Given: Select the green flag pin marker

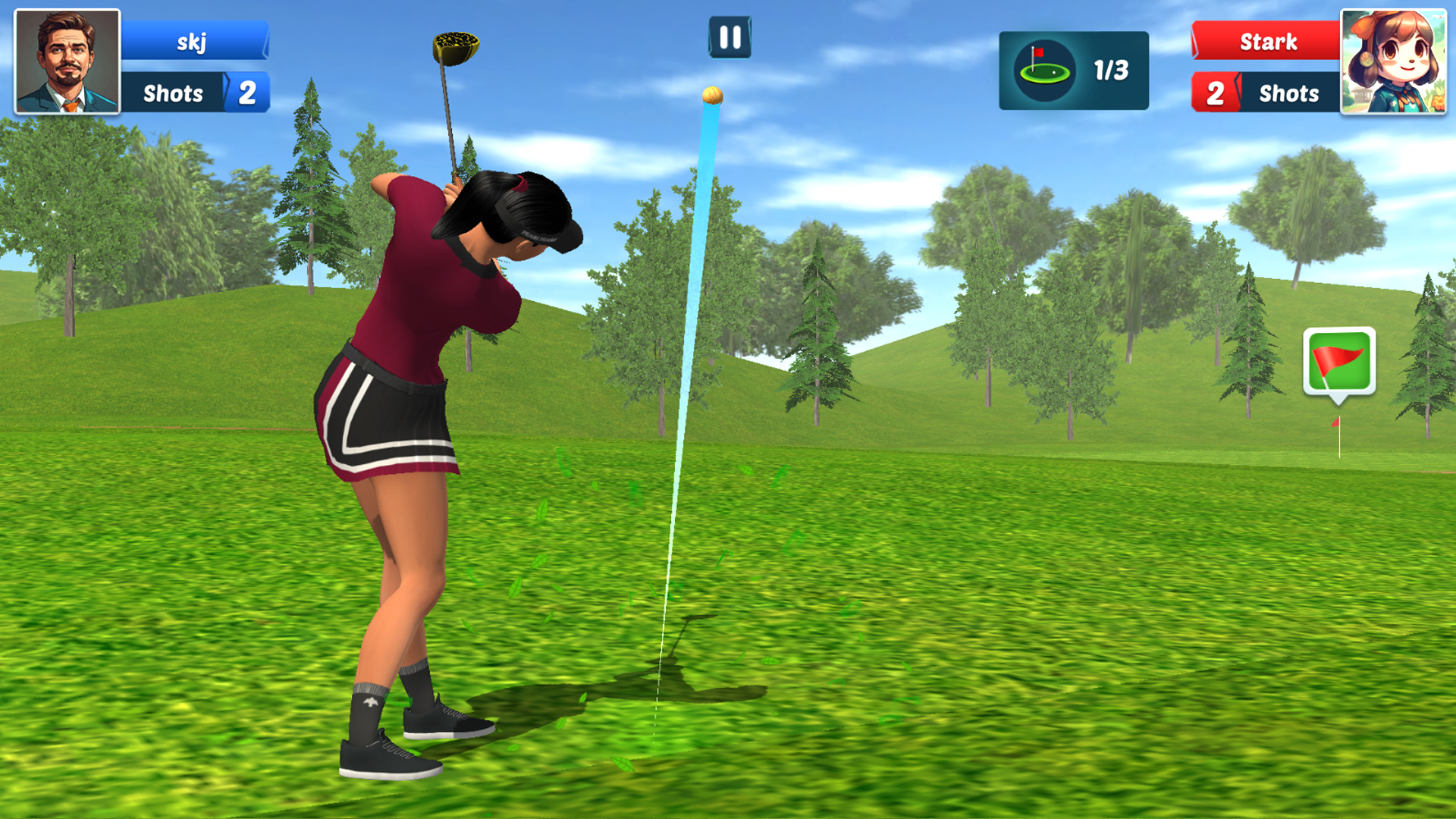Looking at the screenshot, I should pos(1339,360).
